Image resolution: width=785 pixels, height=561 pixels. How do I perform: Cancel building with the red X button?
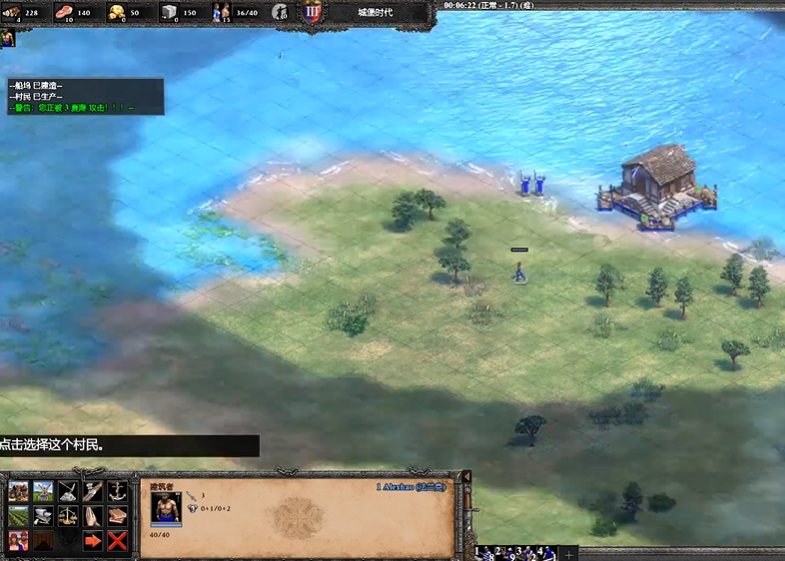[118, 541]
